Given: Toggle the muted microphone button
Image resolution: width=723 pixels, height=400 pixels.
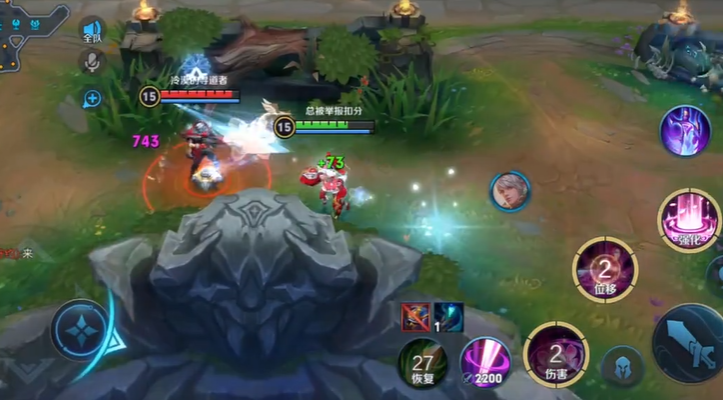Looking at the screenshot, I should click(92, 62).
